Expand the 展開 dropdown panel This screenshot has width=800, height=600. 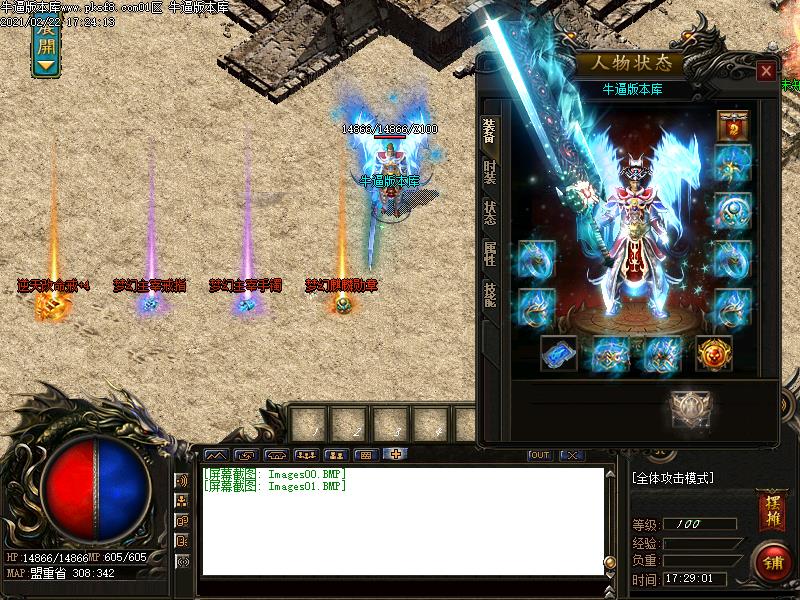pos(46,45)
